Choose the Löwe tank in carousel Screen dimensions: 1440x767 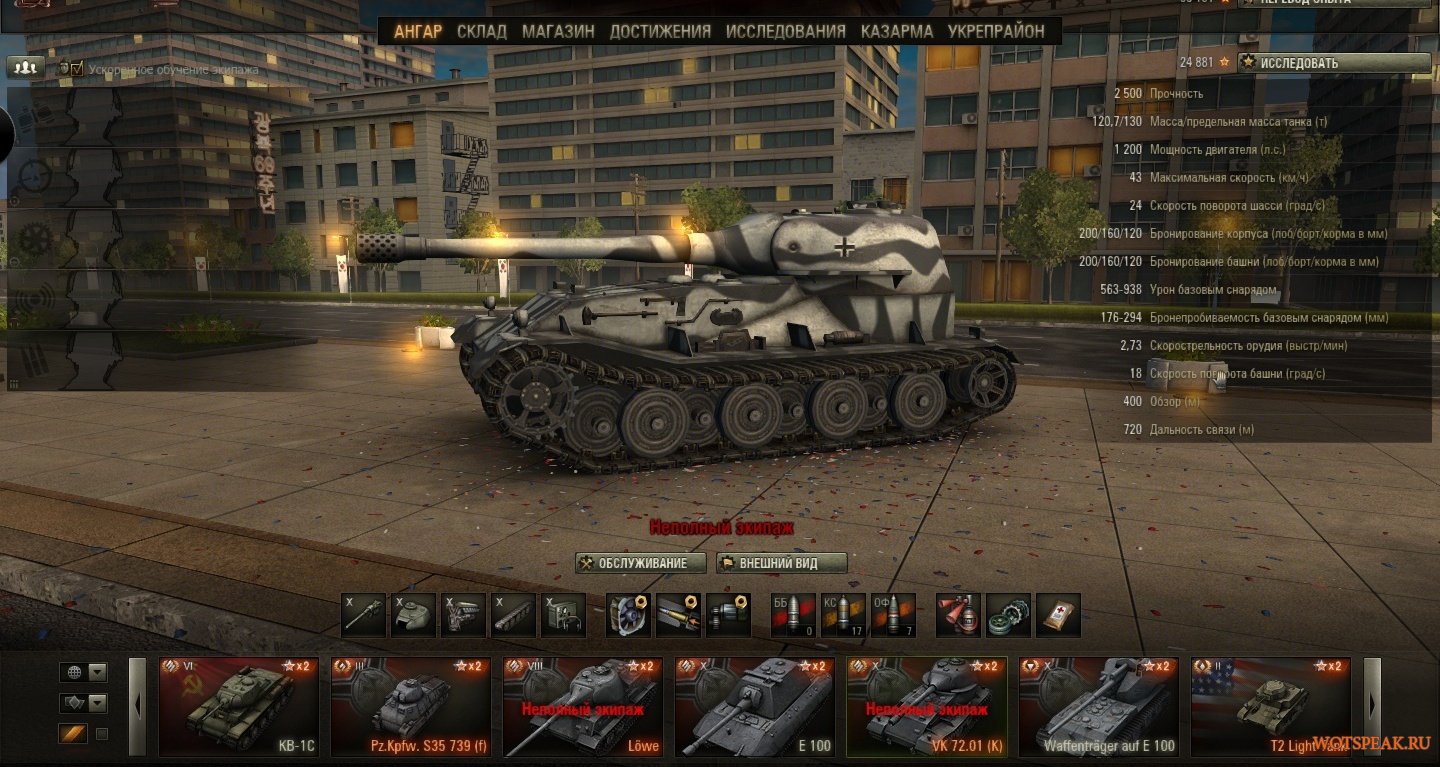tap(583, 706)
